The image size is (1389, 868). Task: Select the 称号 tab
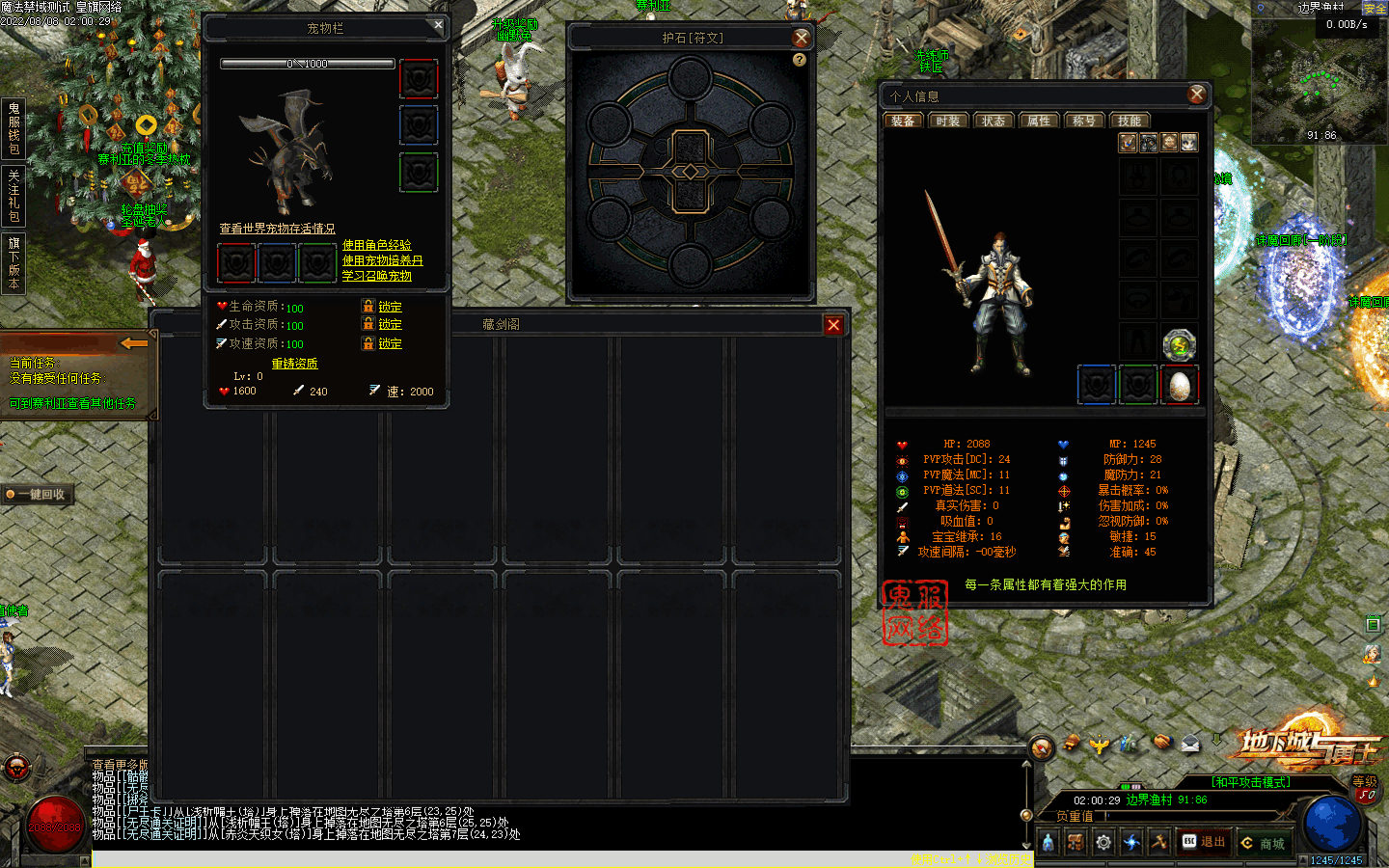pos(1083,121)
